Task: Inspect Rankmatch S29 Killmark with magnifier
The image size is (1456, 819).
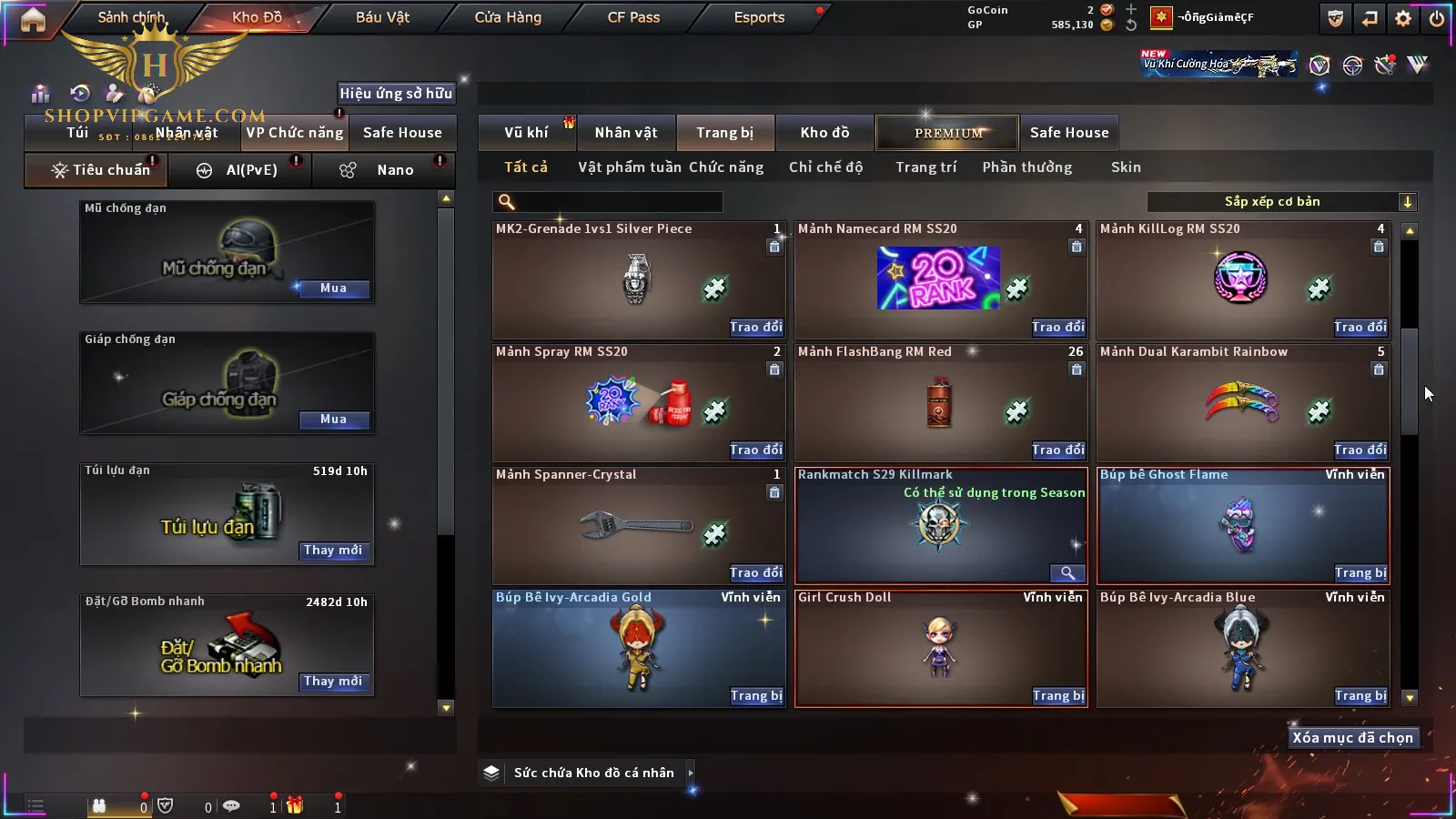Action: pyautogui.click(x=1067, y=573)
